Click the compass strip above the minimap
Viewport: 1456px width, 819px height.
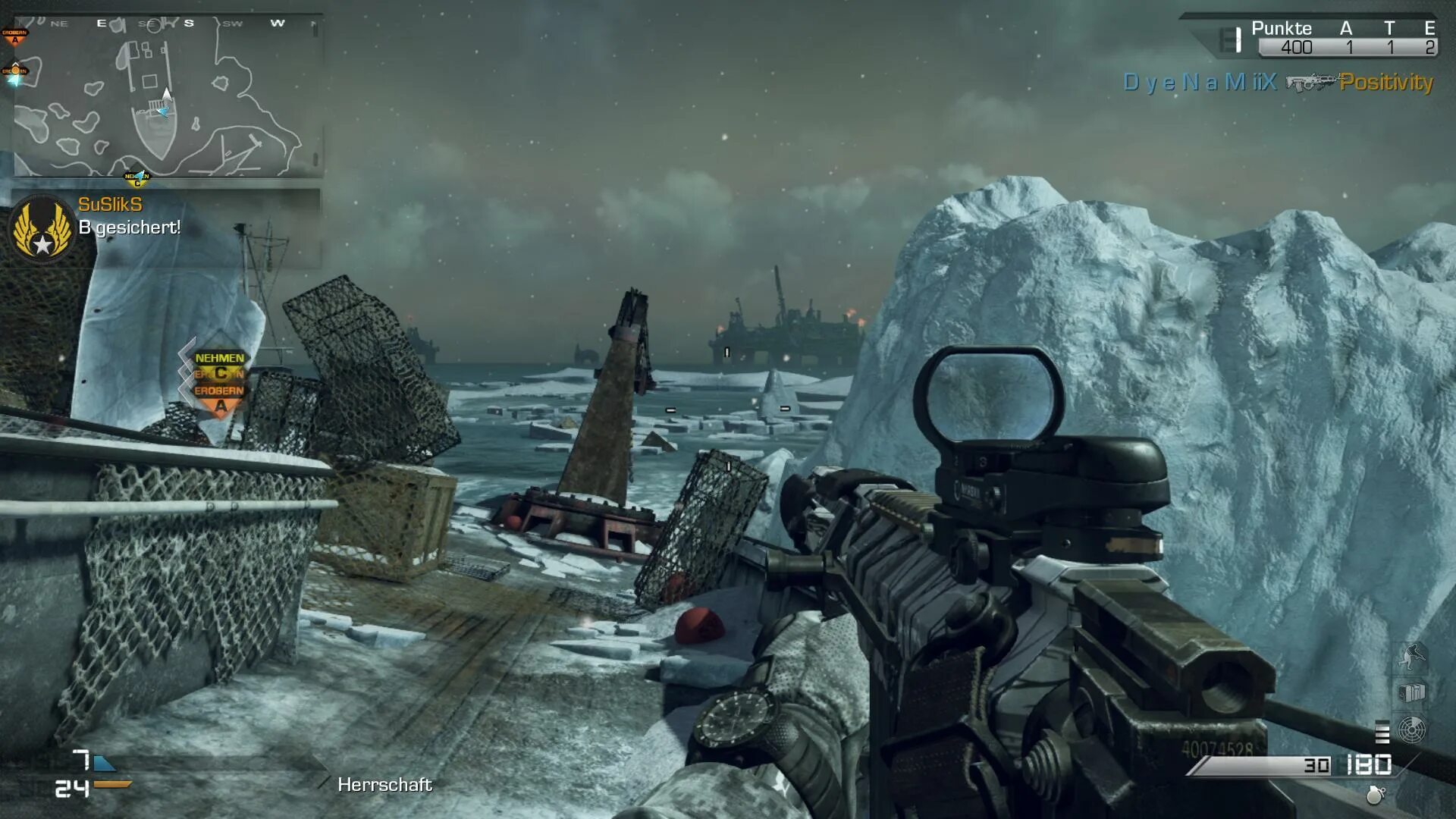(x=167, y=23)
